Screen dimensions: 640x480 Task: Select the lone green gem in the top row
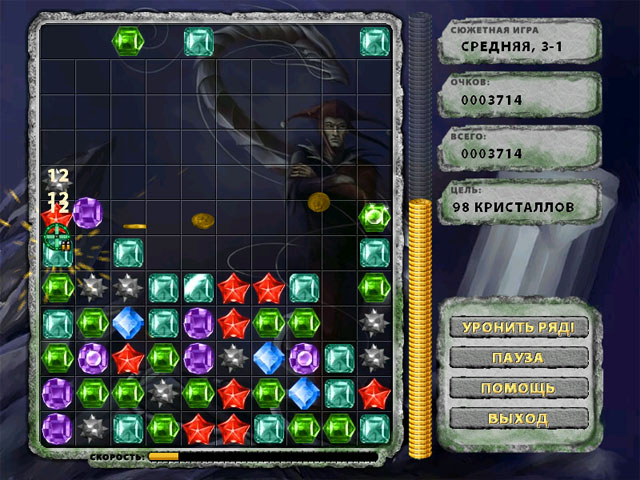tap(128, 41)
